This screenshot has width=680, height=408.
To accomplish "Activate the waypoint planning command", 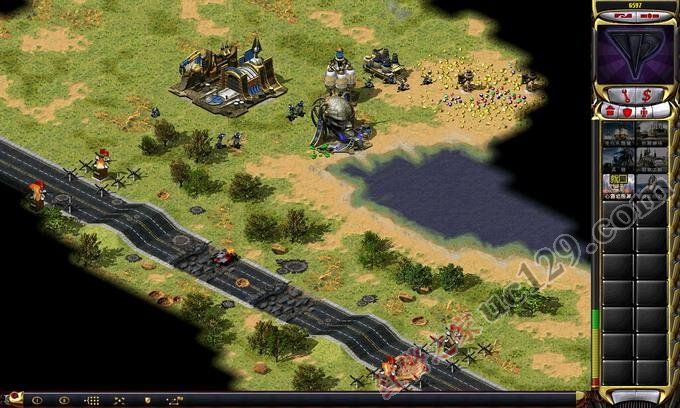I will 176,400.
